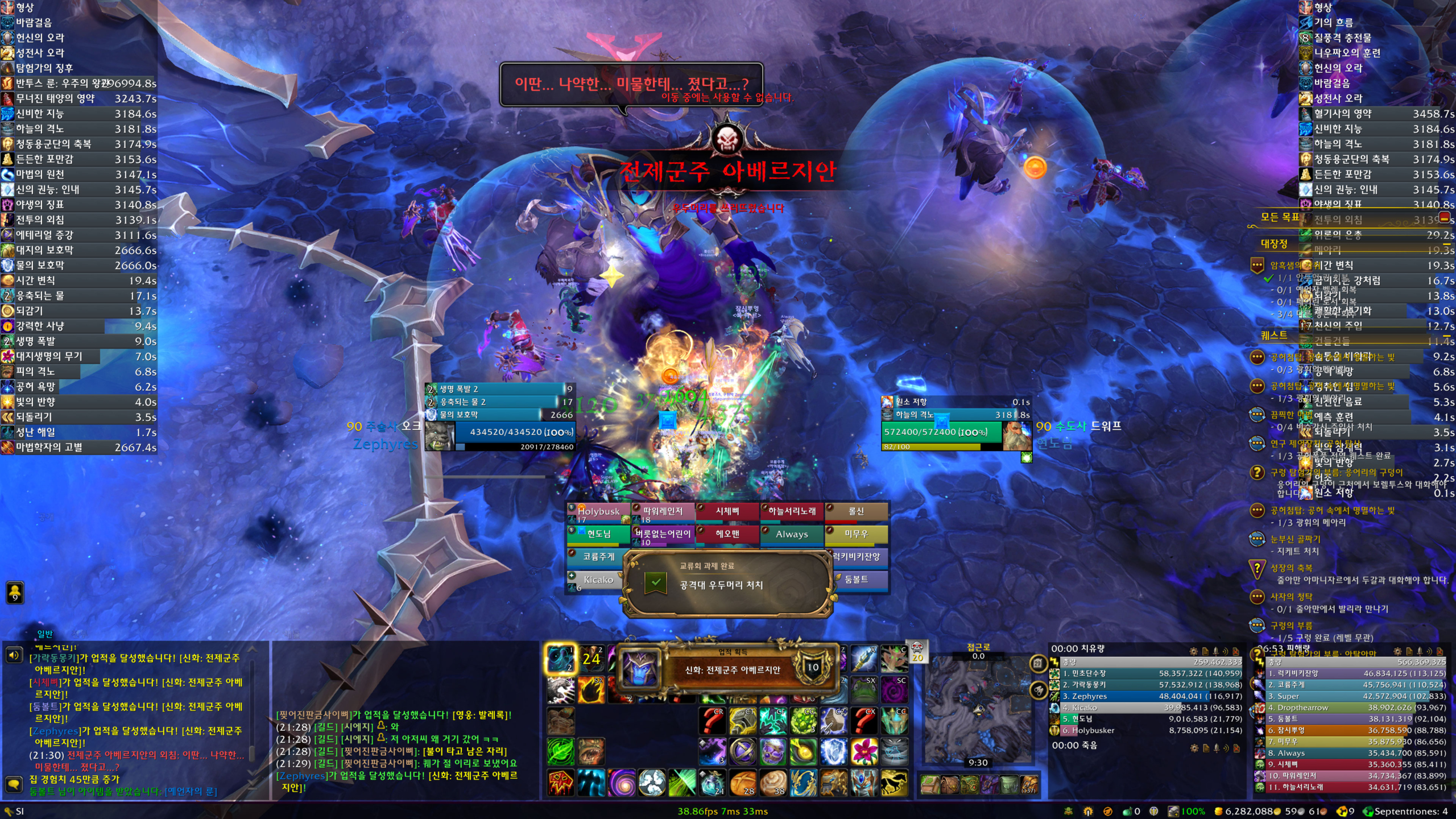Open the calendar button beside the minimap
The width and height of the screenshot is (1456, 819).
[x=1039, y=663]
